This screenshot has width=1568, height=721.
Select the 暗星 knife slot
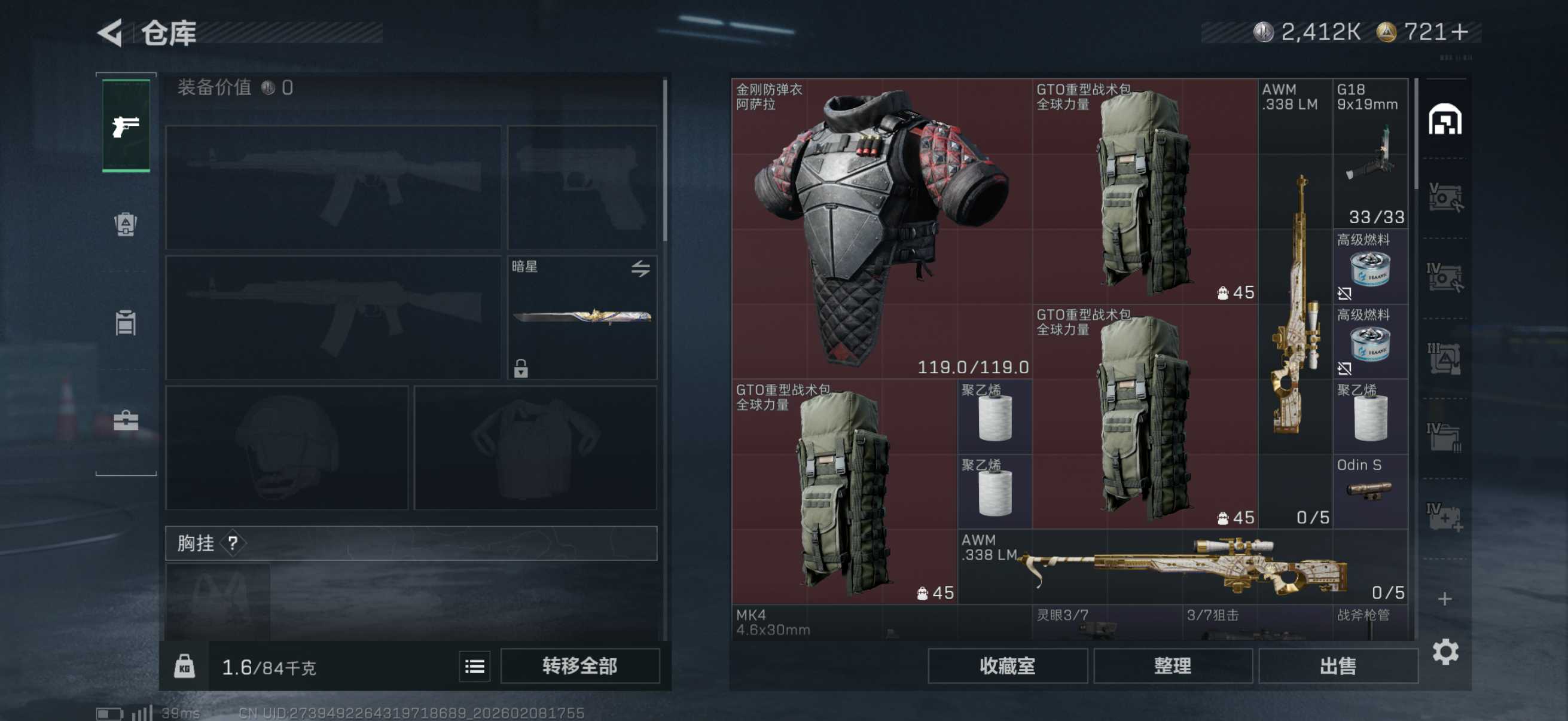(x=582, y=317)
